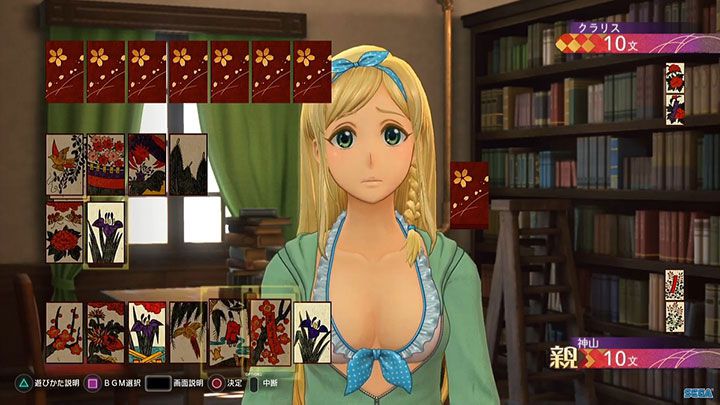Pick the peony with butterflies field card

[x=64, y=233]
